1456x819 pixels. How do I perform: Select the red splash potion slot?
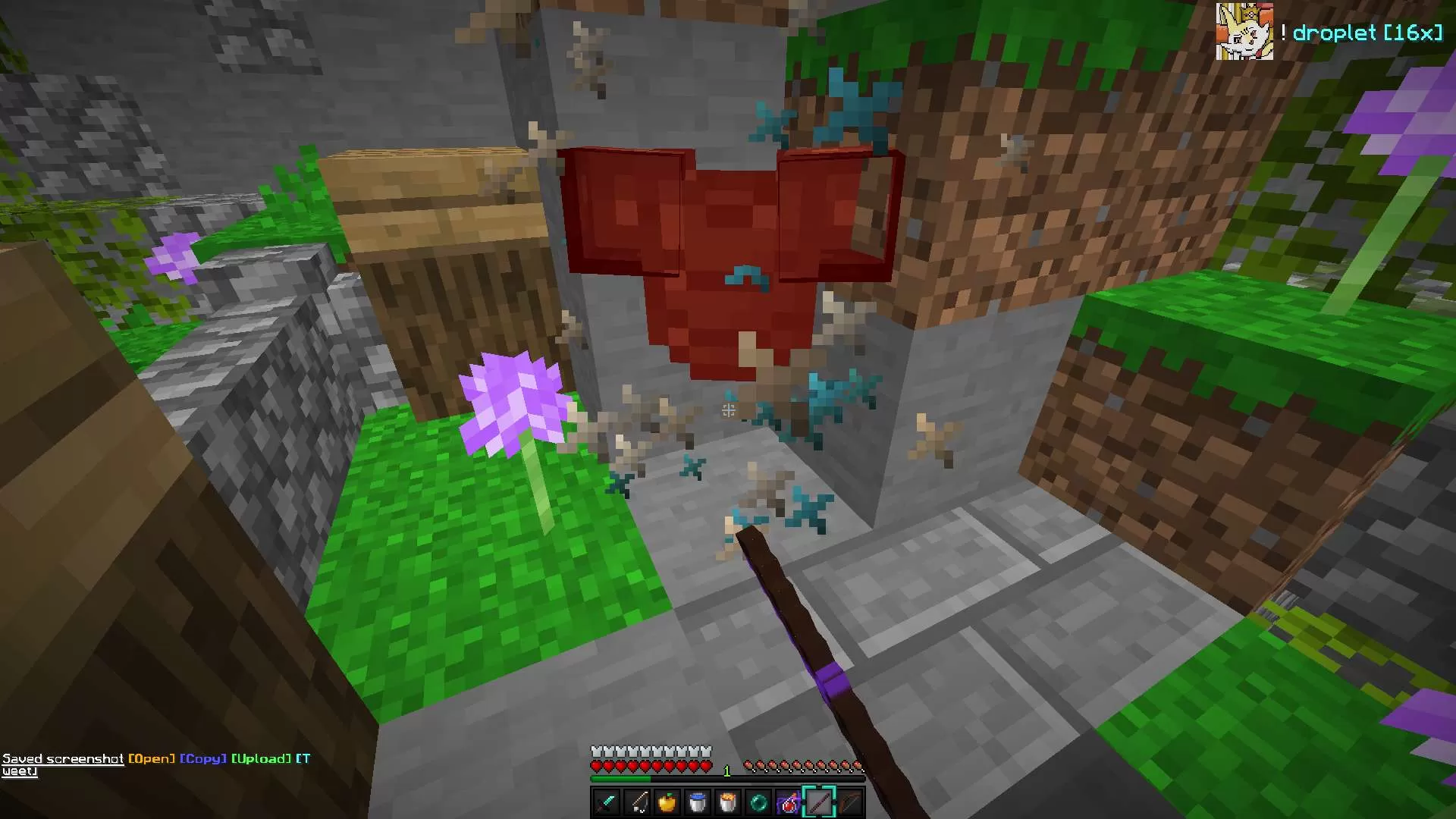[x=789, y=802]
